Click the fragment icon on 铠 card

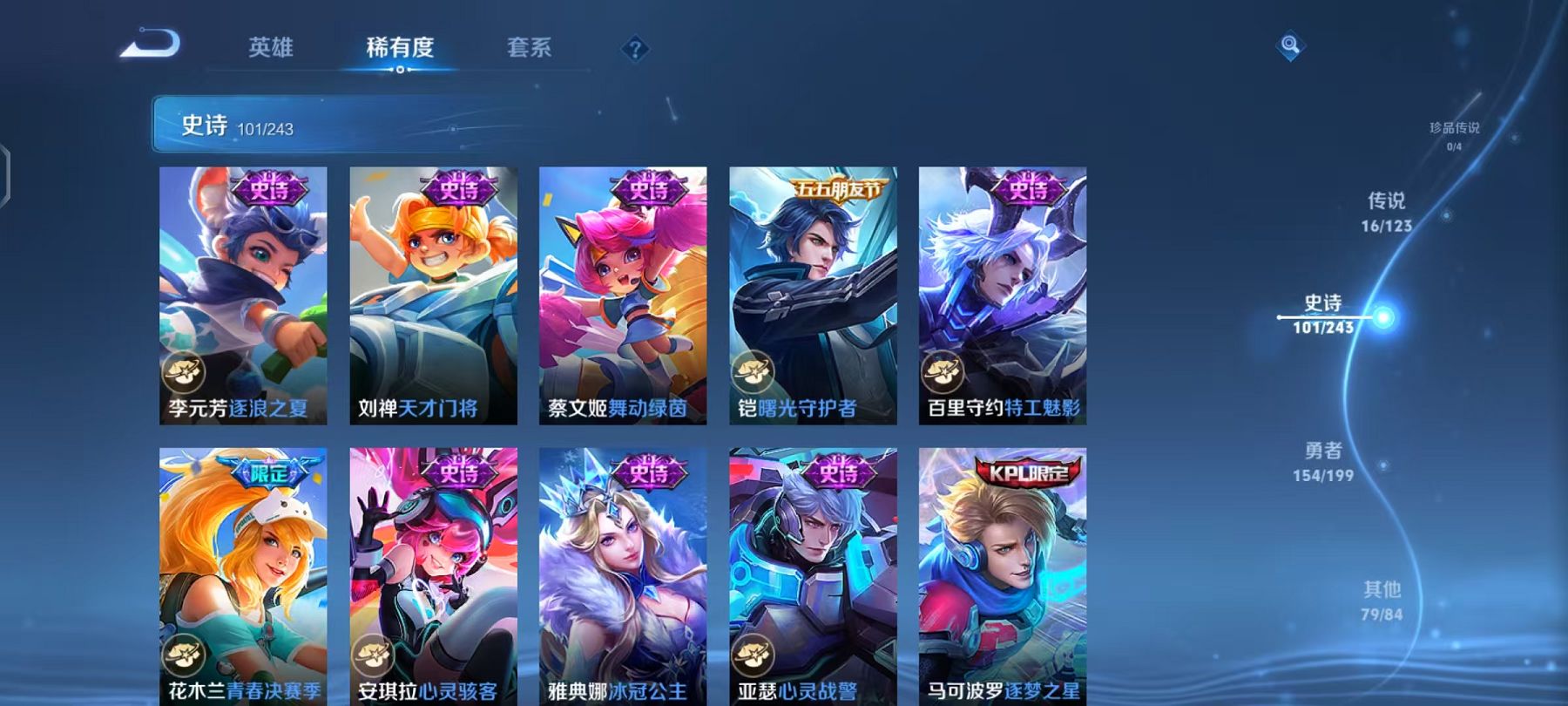coord(754,371)
